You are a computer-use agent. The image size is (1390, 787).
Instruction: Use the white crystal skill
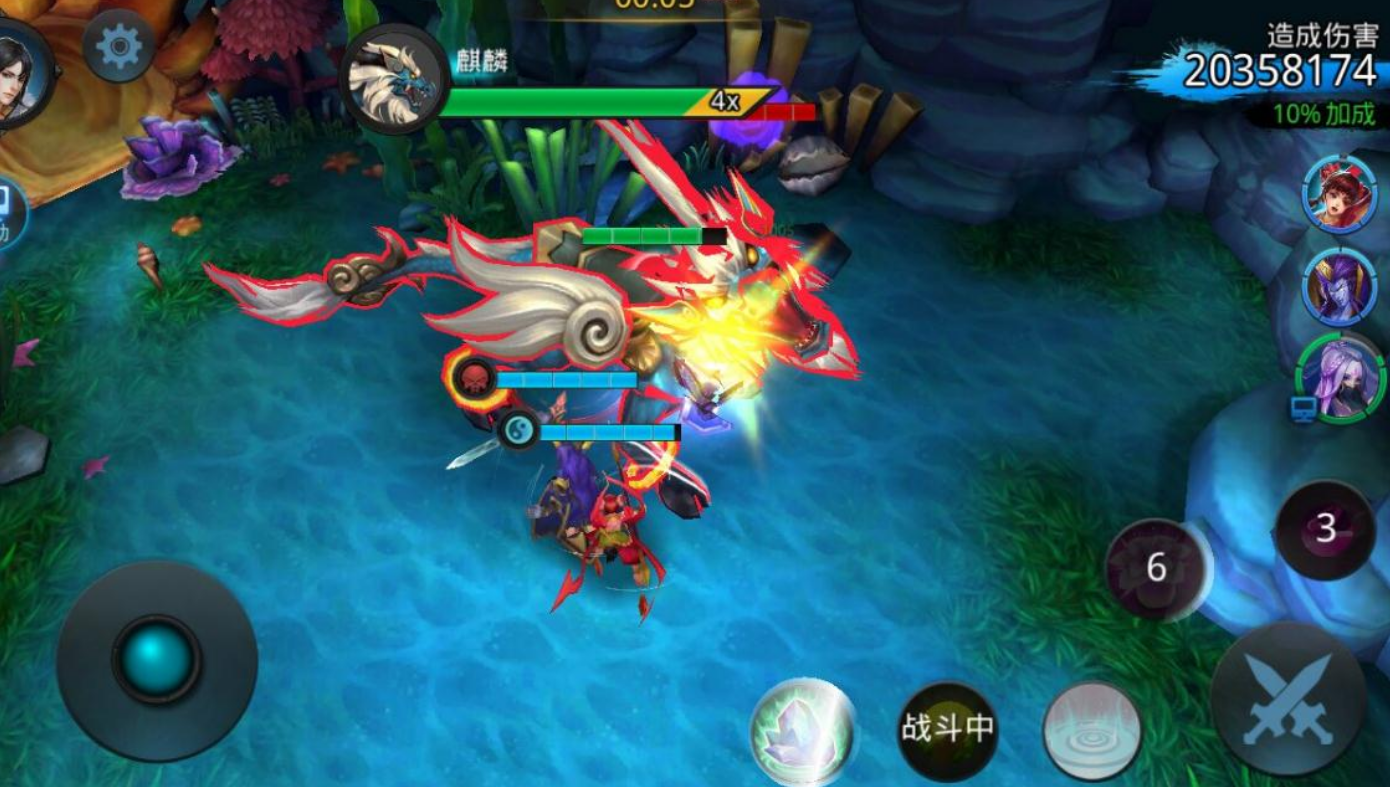point(803,731)
